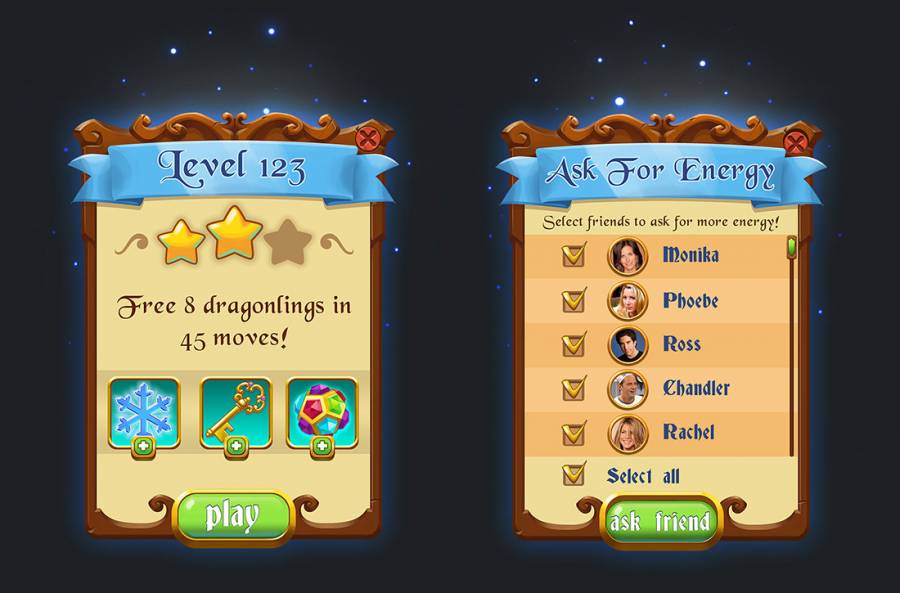This screenshot has height=593, width=900.
Task: Select the snowflake booster
Action: pyautogui.click(x=144, y=411)
